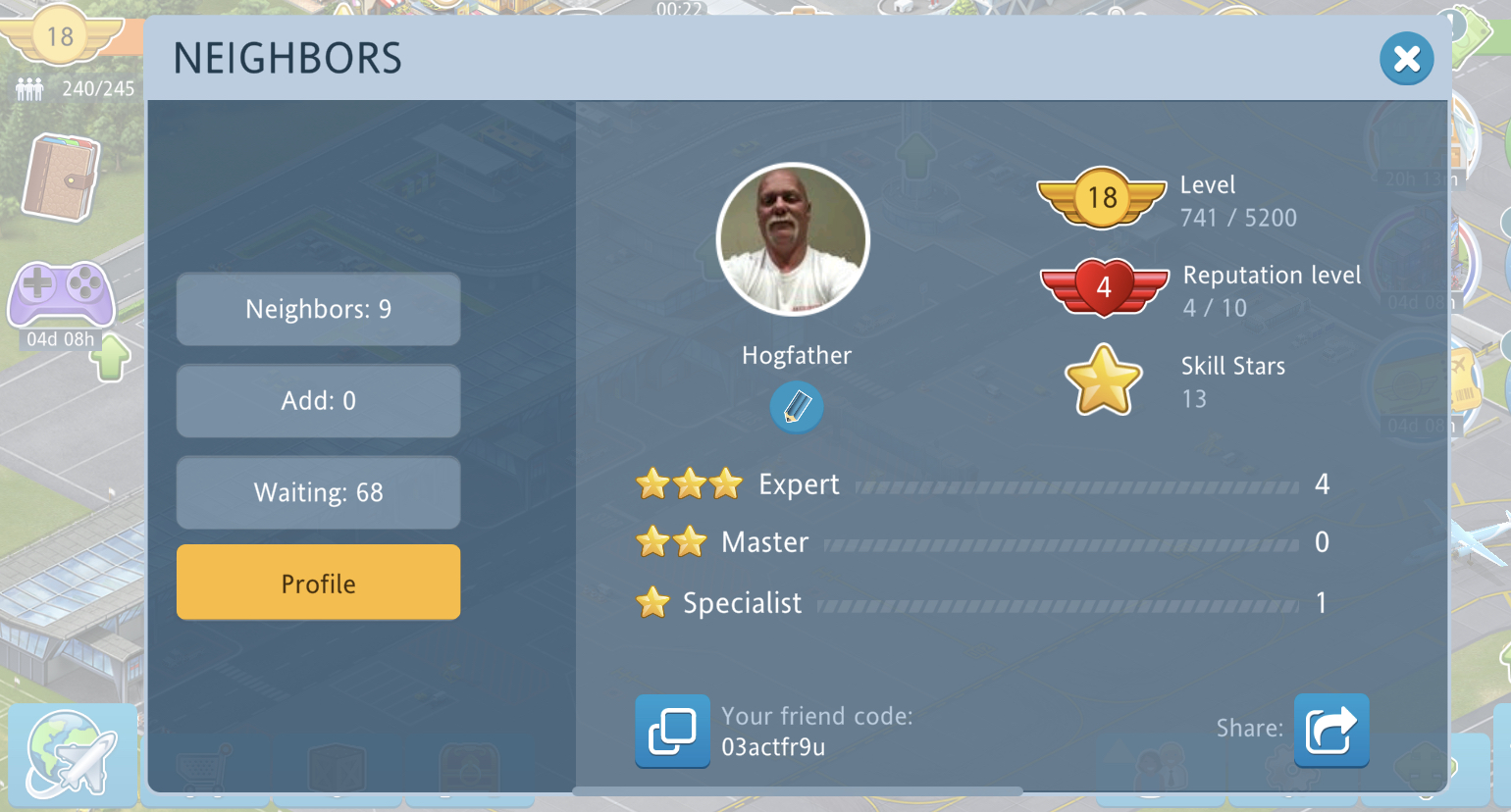Share the friend code
The width and height of the screenshot is (1511, 812).
[x=1330, y=731]
